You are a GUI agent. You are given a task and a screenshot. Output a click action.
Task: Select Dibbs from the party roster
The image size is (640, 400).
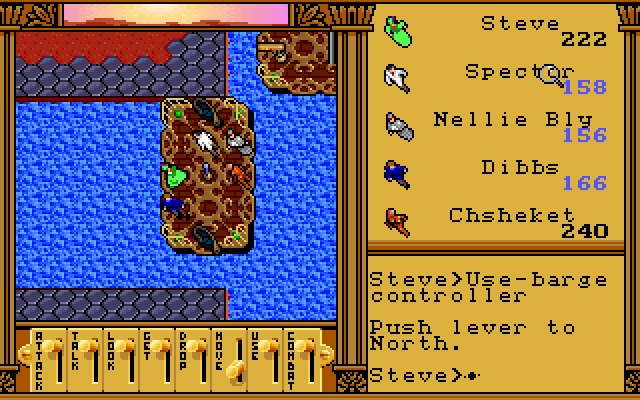tap(397, 172)
